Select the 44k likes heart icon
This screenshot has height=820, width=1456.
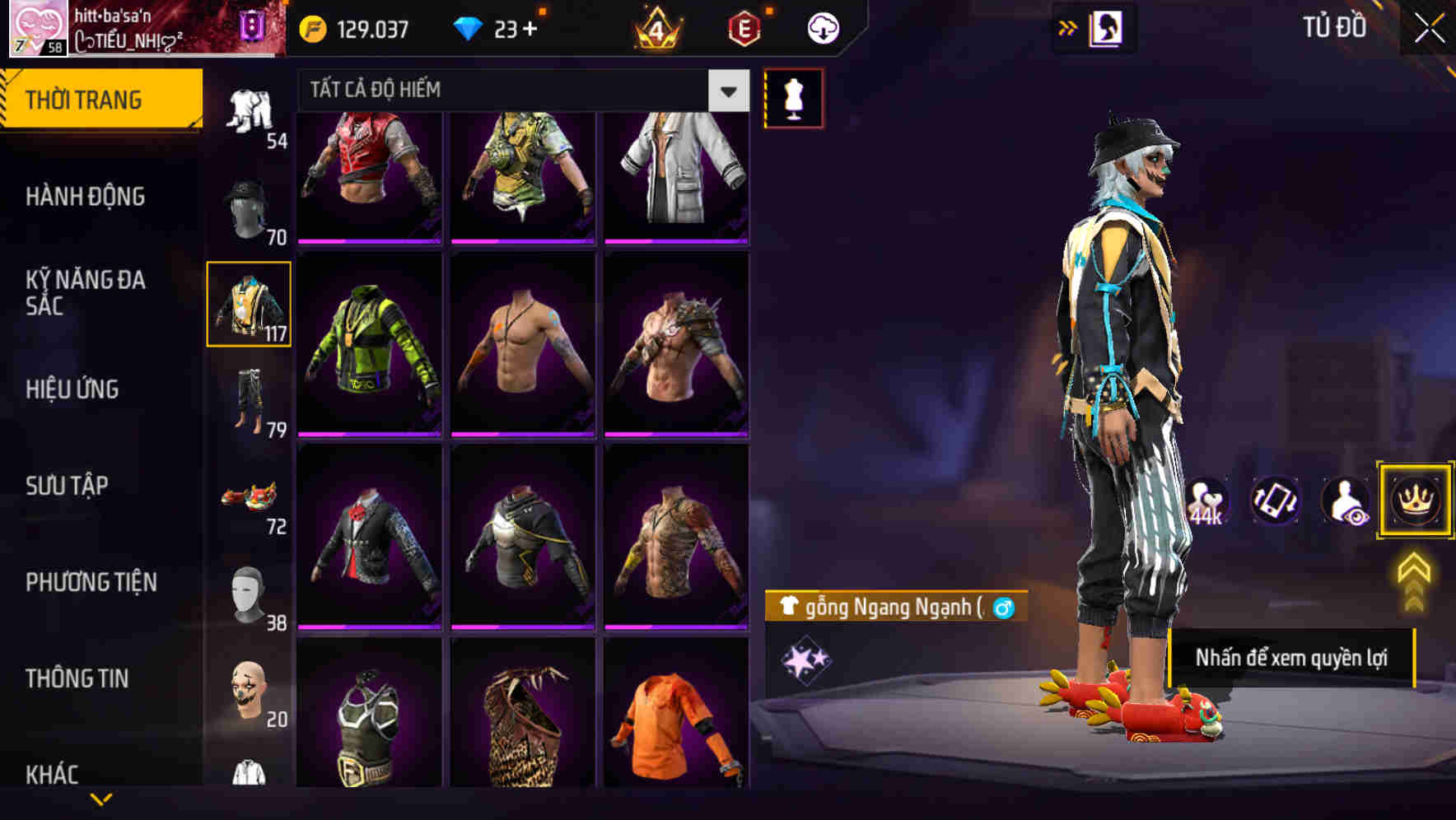click(x=1206, y=501)
